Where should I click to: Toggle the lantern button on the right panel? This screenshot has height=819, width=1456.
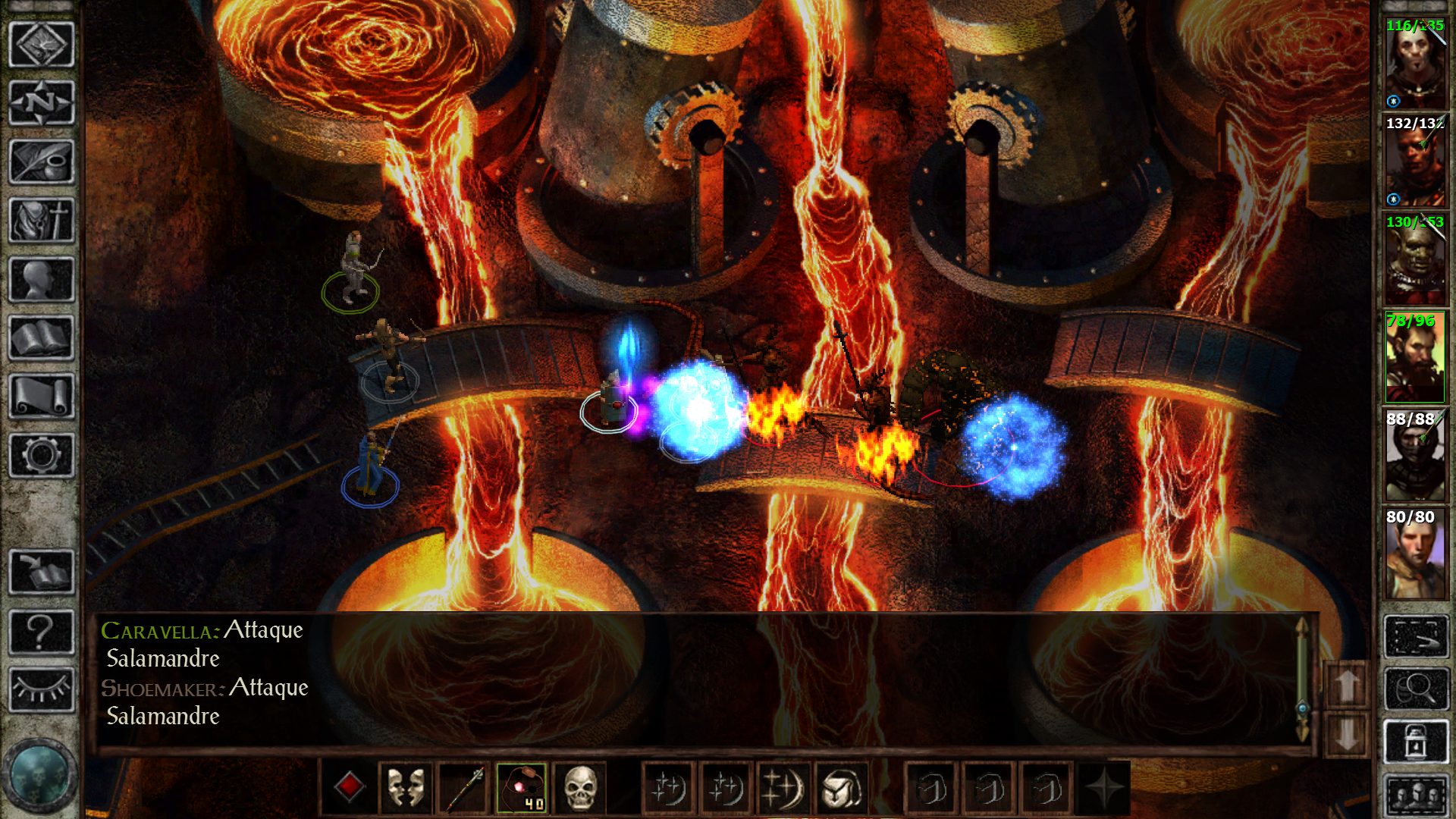point(1416,742)
